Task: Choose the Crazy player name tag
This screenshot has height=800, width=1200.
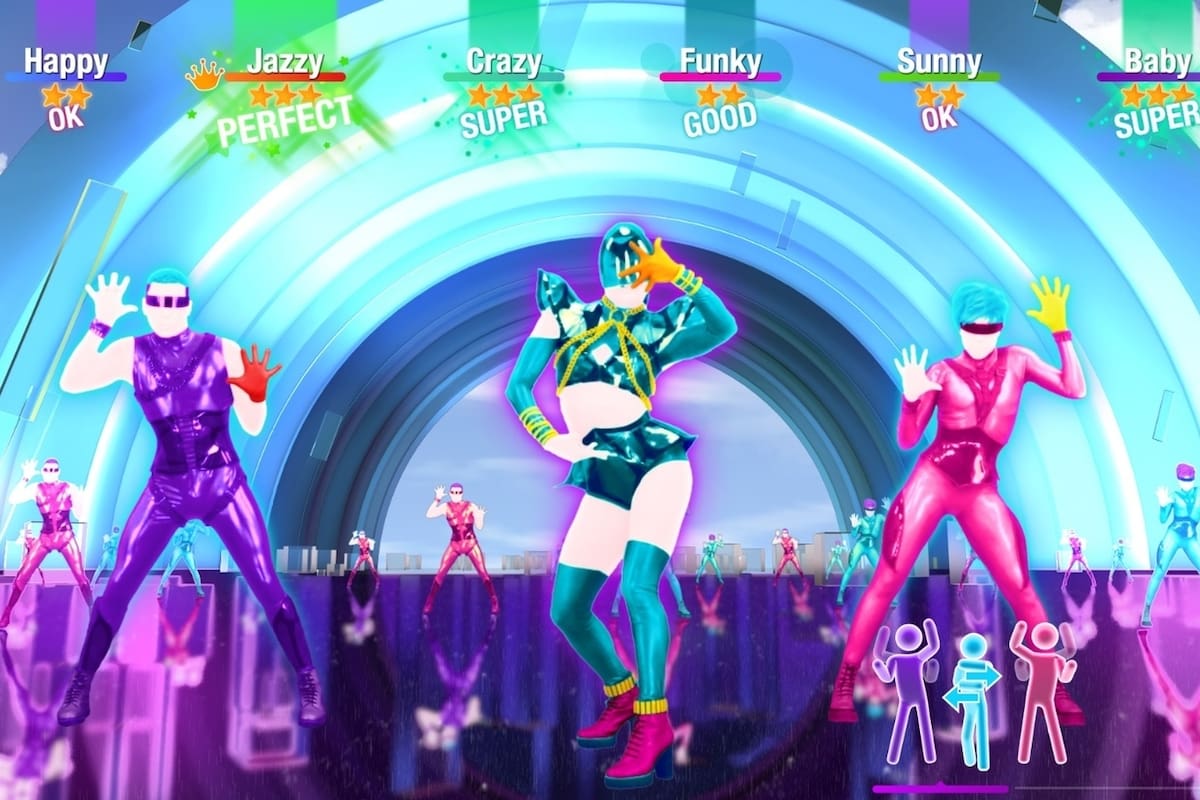Action: coord(503,61)
